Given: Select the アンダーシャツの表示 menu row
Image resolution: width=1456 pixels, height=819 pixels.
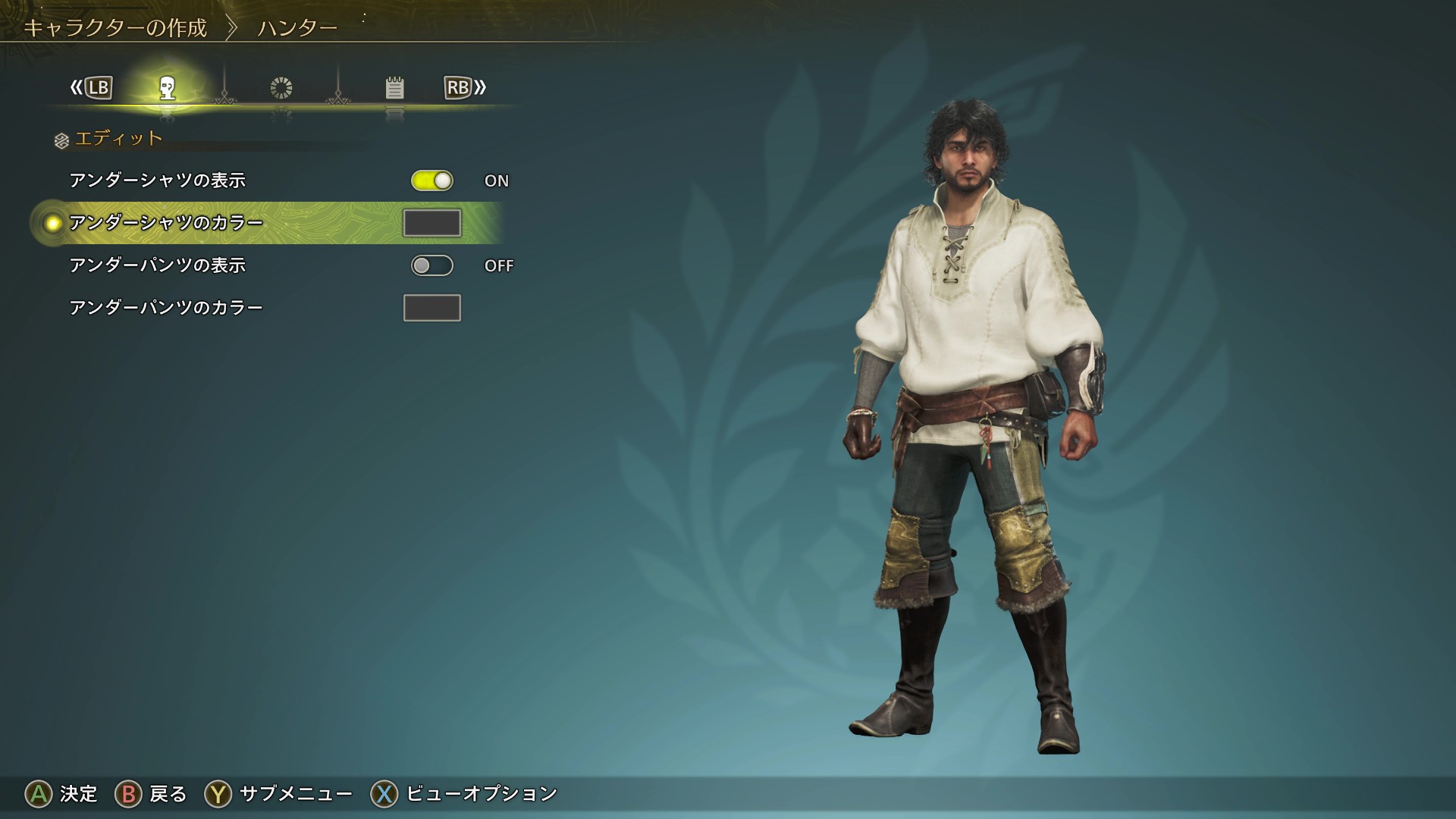Looking at the screenshot, I should click(158, 180).
